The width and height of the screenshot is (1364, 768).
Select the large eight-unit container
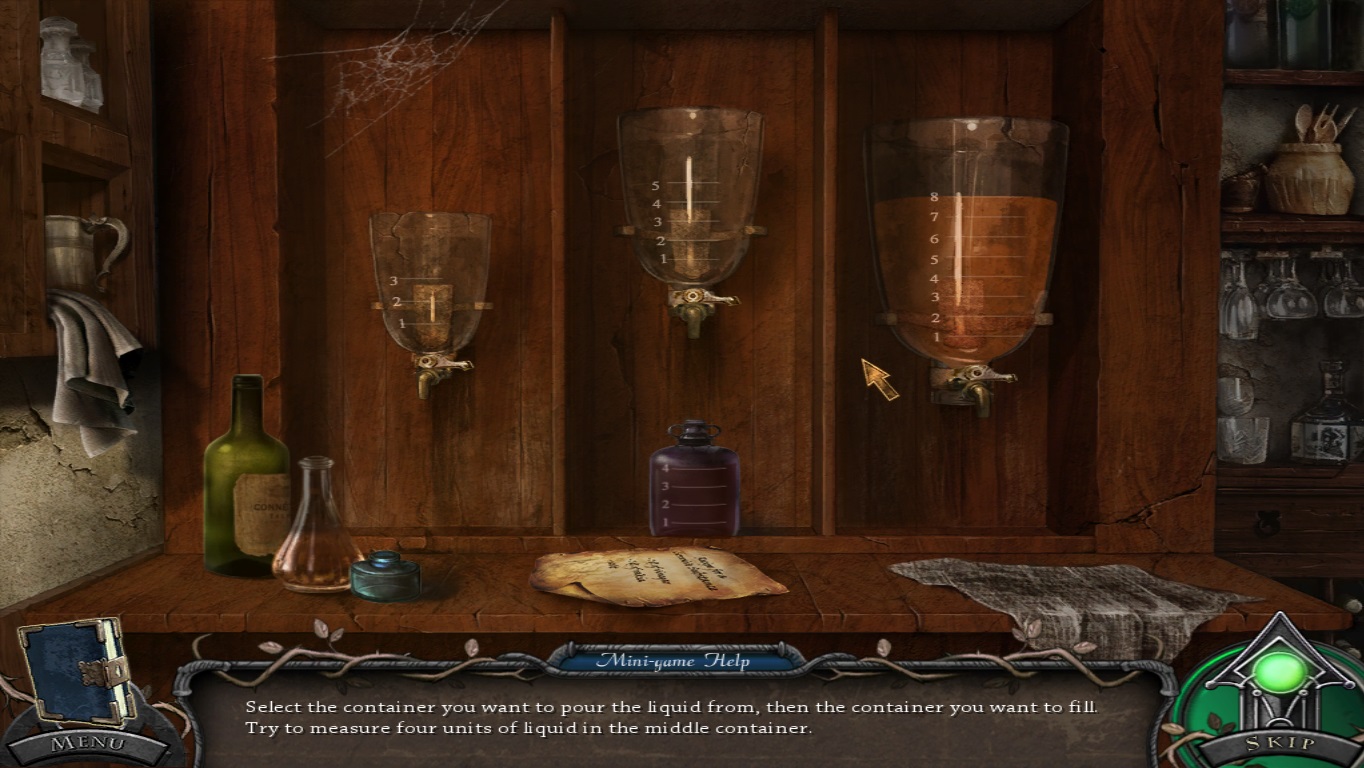965,245
